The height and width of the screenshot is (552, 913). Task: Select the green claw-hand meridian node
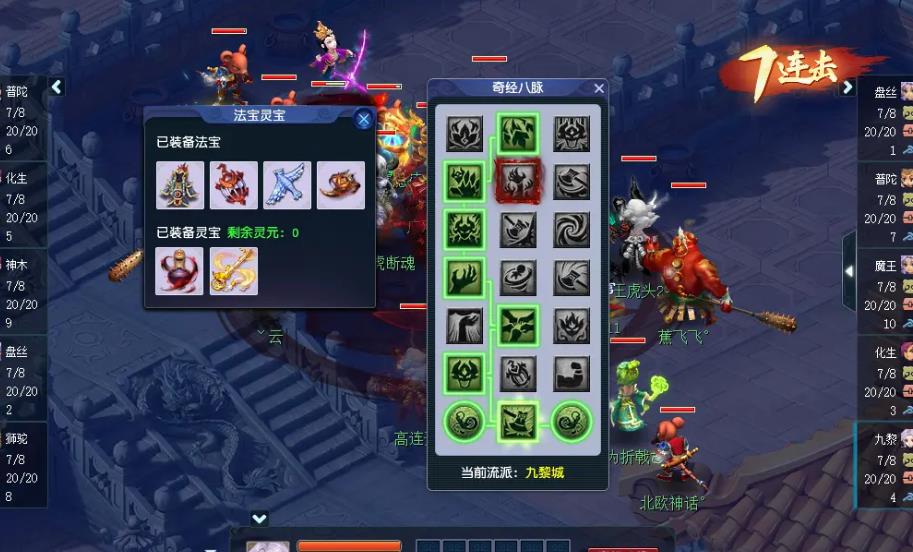(x=465, y=278)
